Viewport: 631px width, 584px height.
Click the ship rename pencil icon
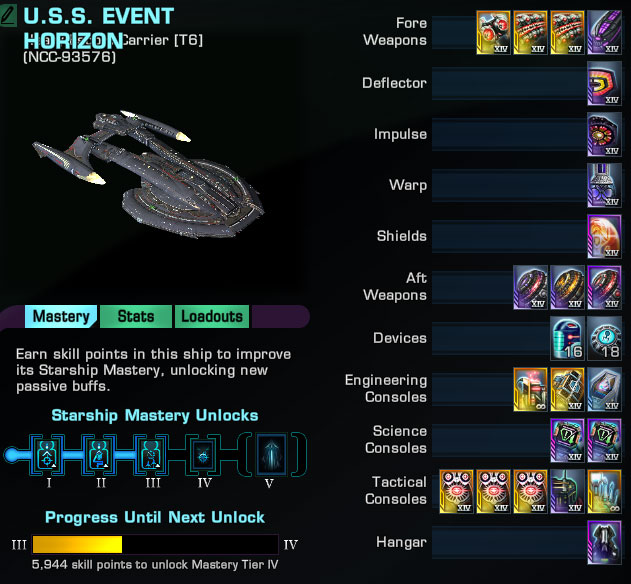[10, 17]
